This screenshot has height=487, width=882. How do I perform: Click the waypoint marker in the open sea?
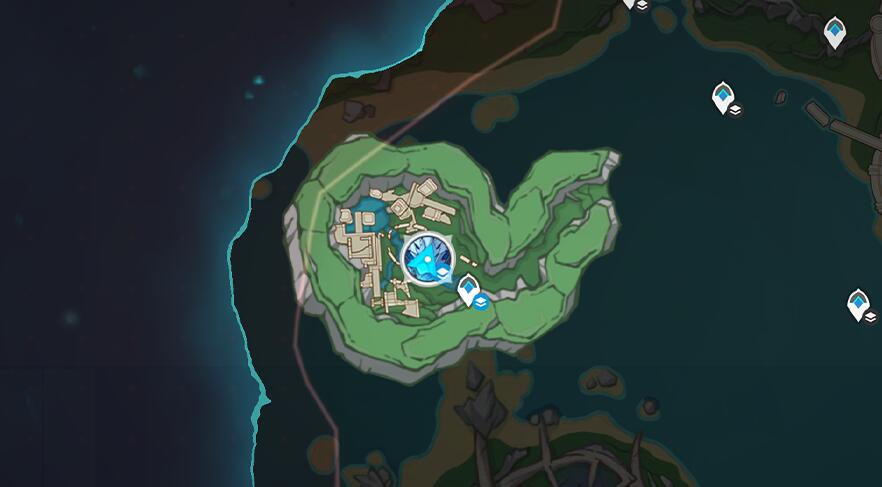coord(722,97)
